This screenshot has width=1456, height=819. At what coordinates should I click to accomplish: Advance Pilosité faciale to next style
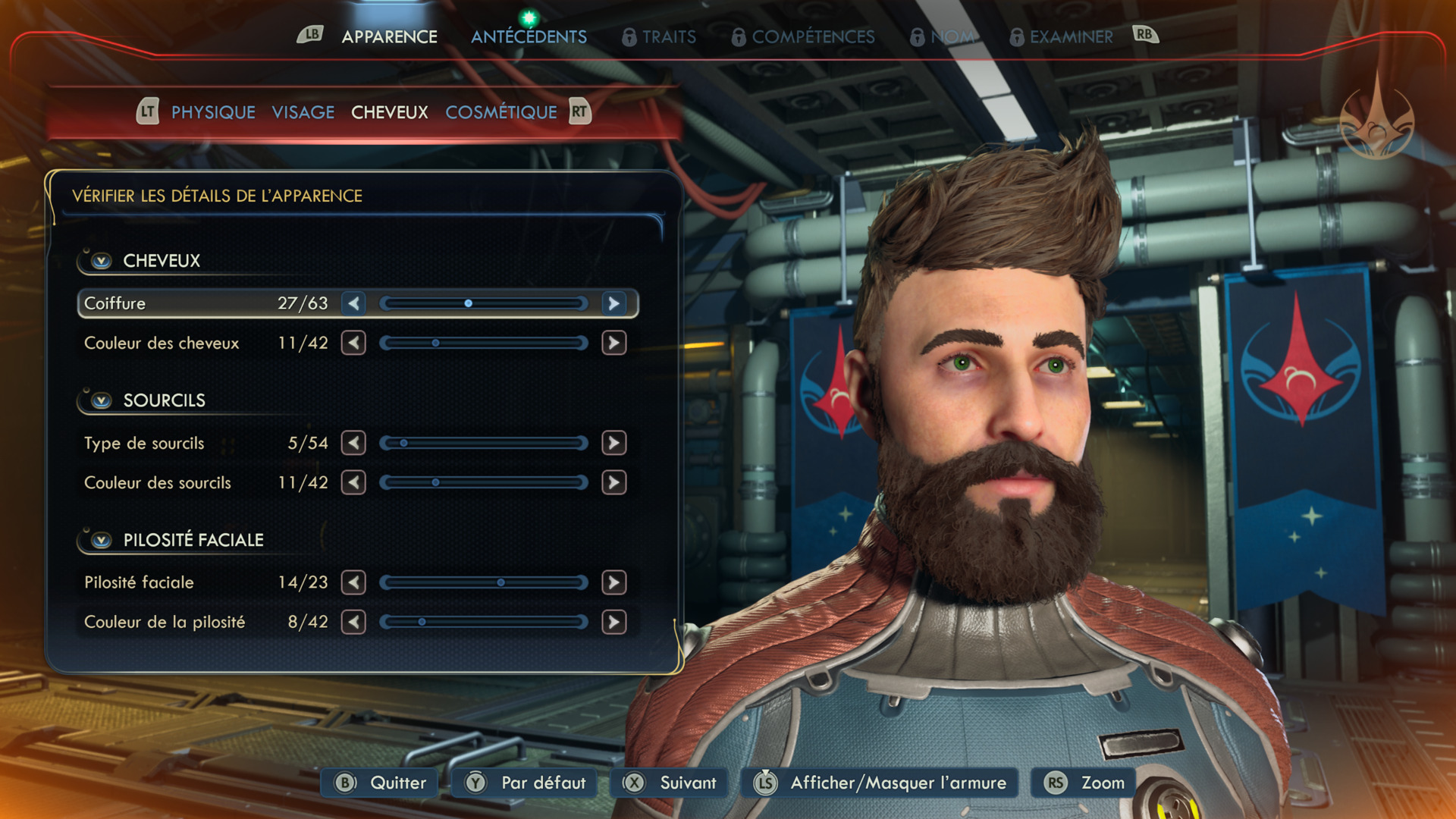point(613,582)
